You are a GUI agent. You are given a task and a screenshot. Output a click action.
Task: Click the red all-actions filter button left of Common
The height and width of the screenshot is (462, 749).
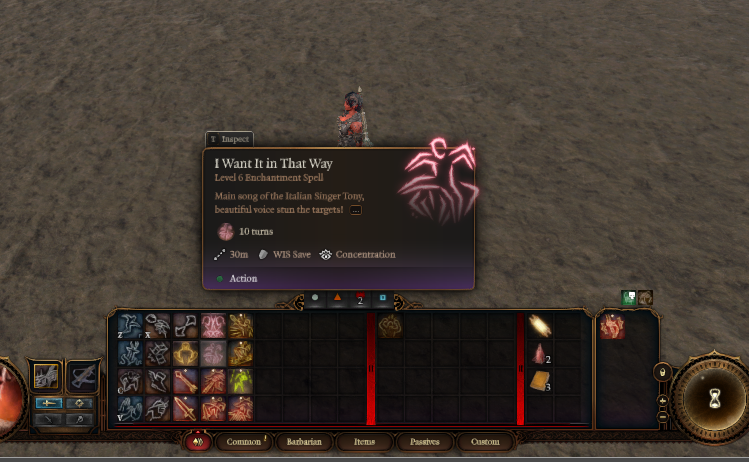[x=198, y=441]
